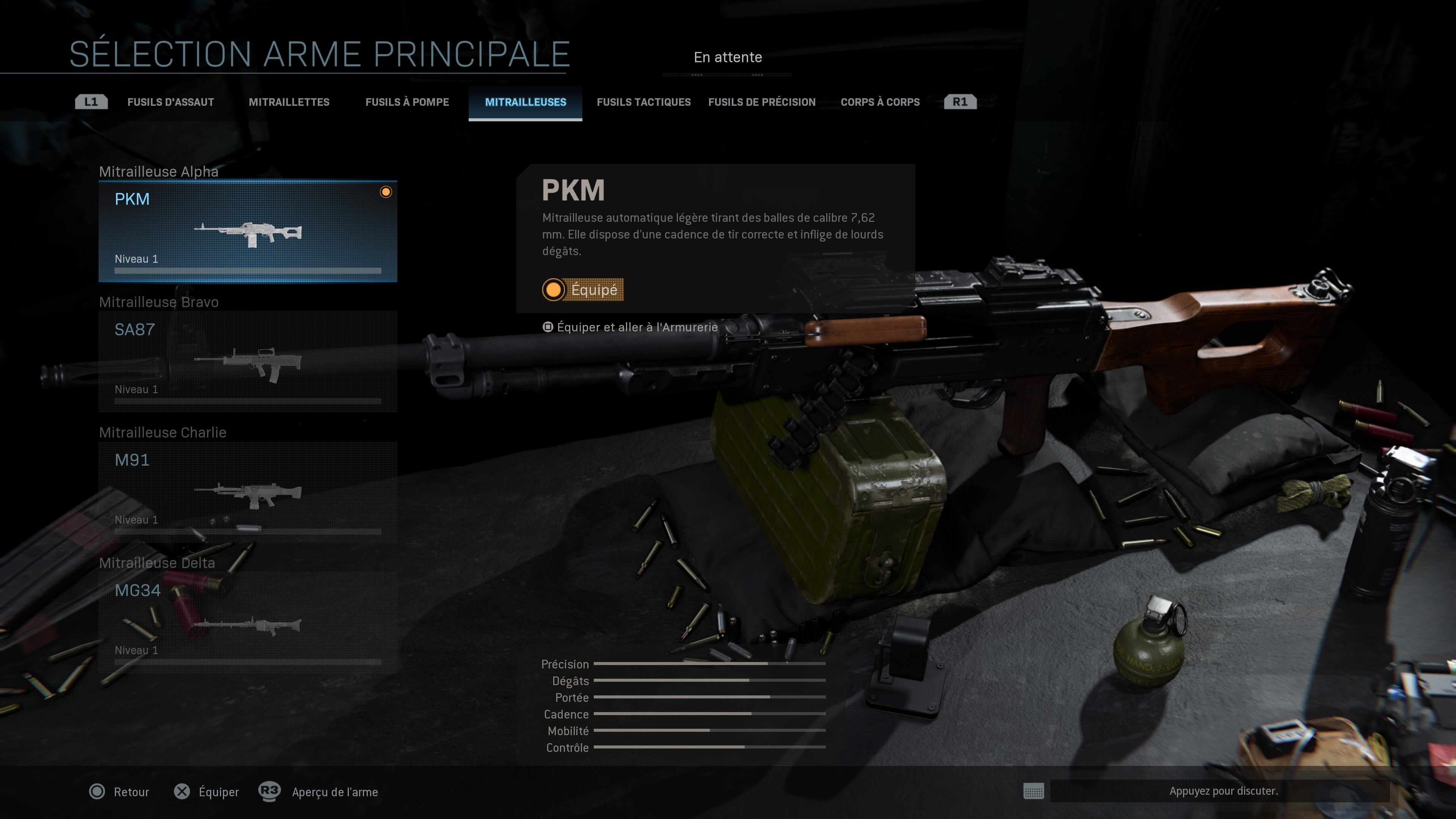
Task: Click the X icon beside Équiper
Action: (x=182, y=792)
